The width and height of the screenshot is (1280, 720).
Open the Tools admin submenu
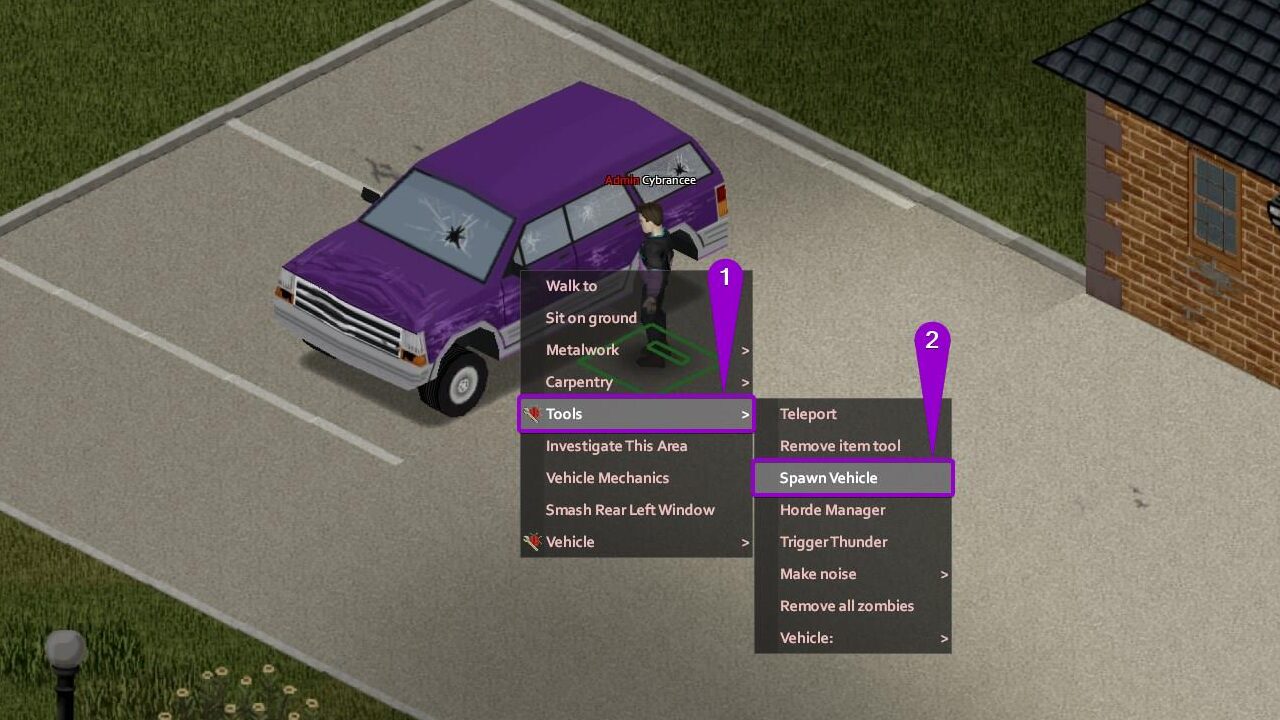[564, 414]
